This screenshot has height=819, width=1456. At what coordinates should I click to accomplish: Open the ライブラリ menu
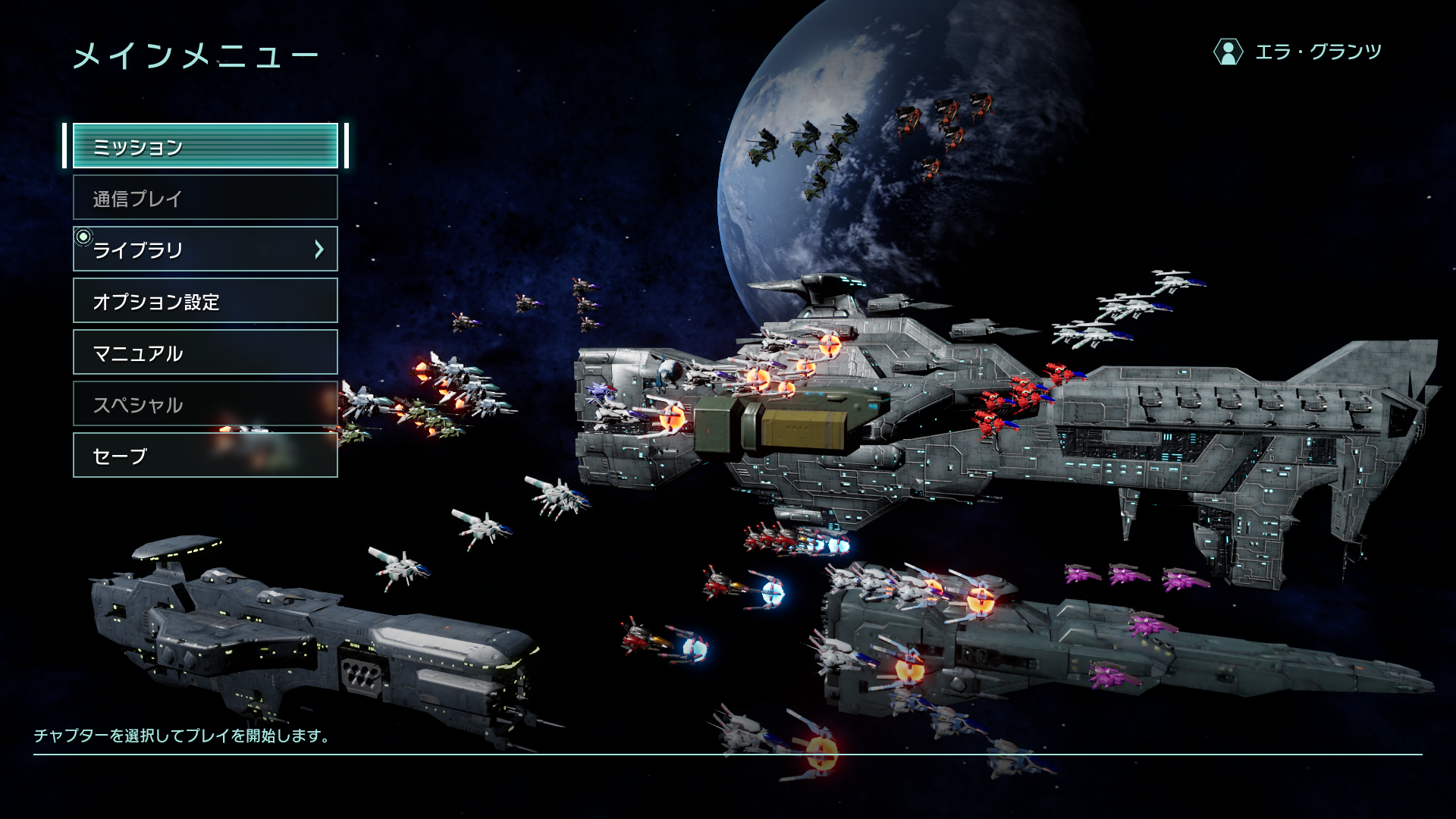click(x=205, y=249)
